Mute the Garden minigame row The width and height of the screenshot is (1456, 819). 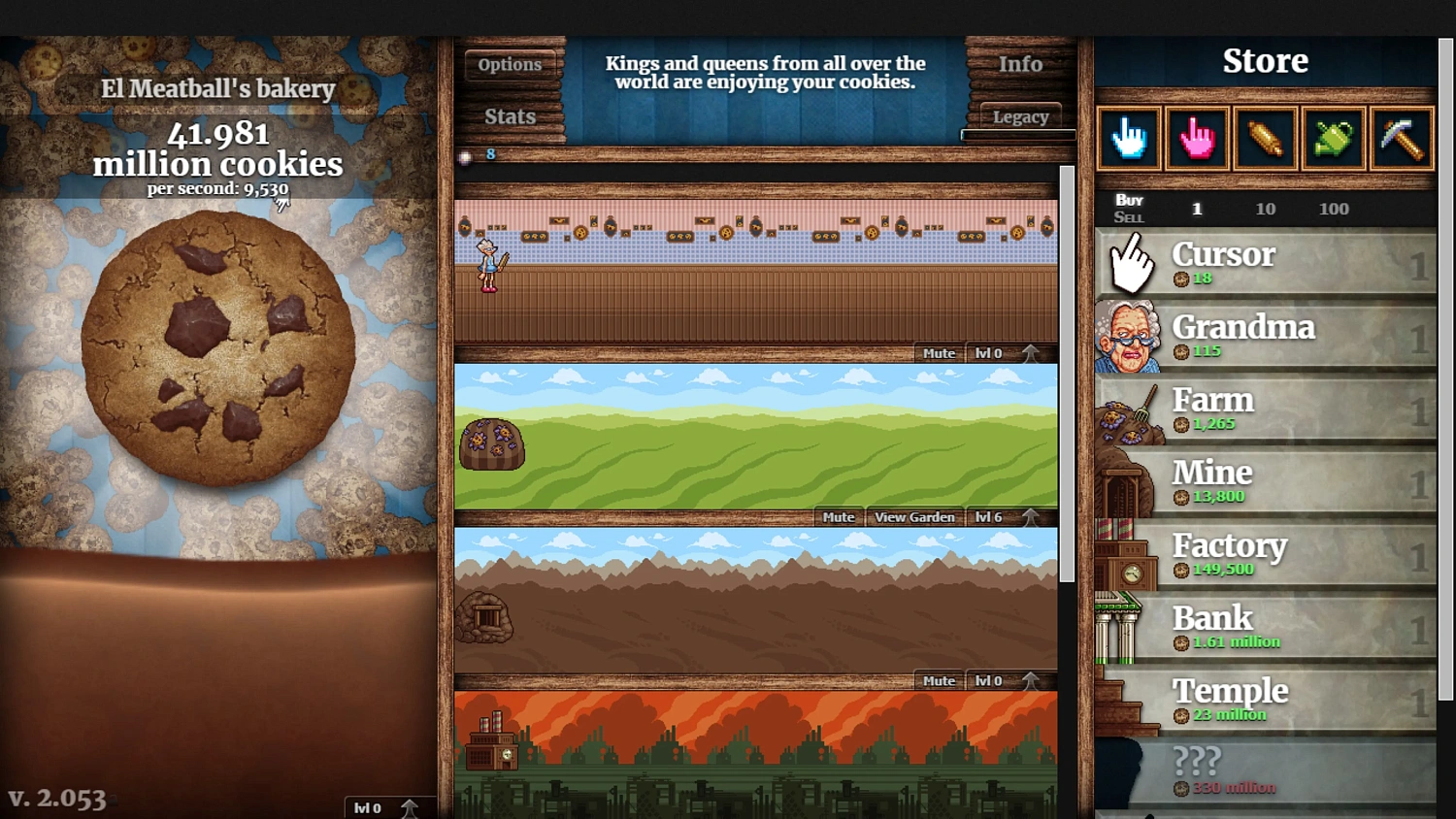(838, 517)
